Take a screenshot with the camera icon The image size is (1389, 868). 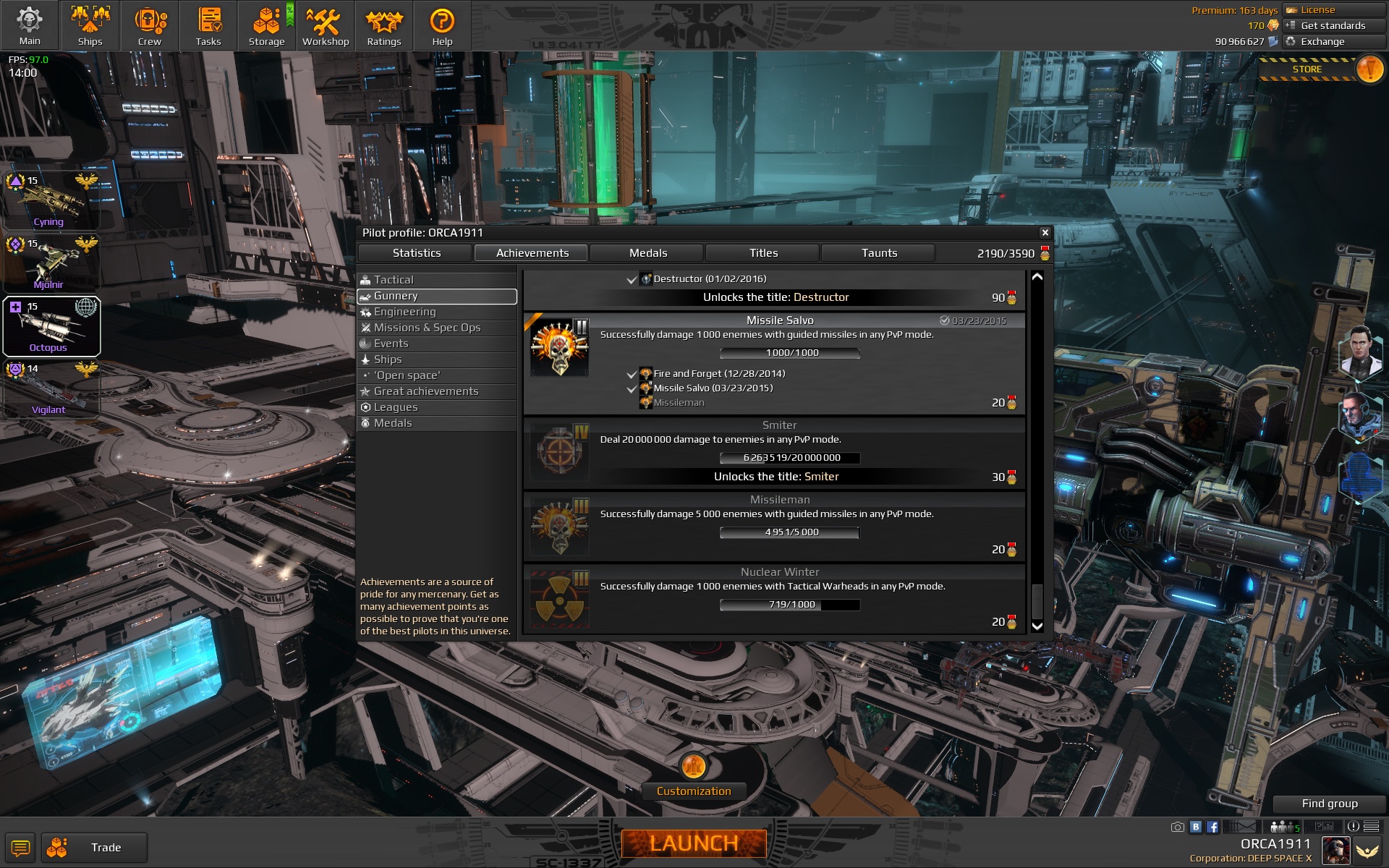[1177, 826]
